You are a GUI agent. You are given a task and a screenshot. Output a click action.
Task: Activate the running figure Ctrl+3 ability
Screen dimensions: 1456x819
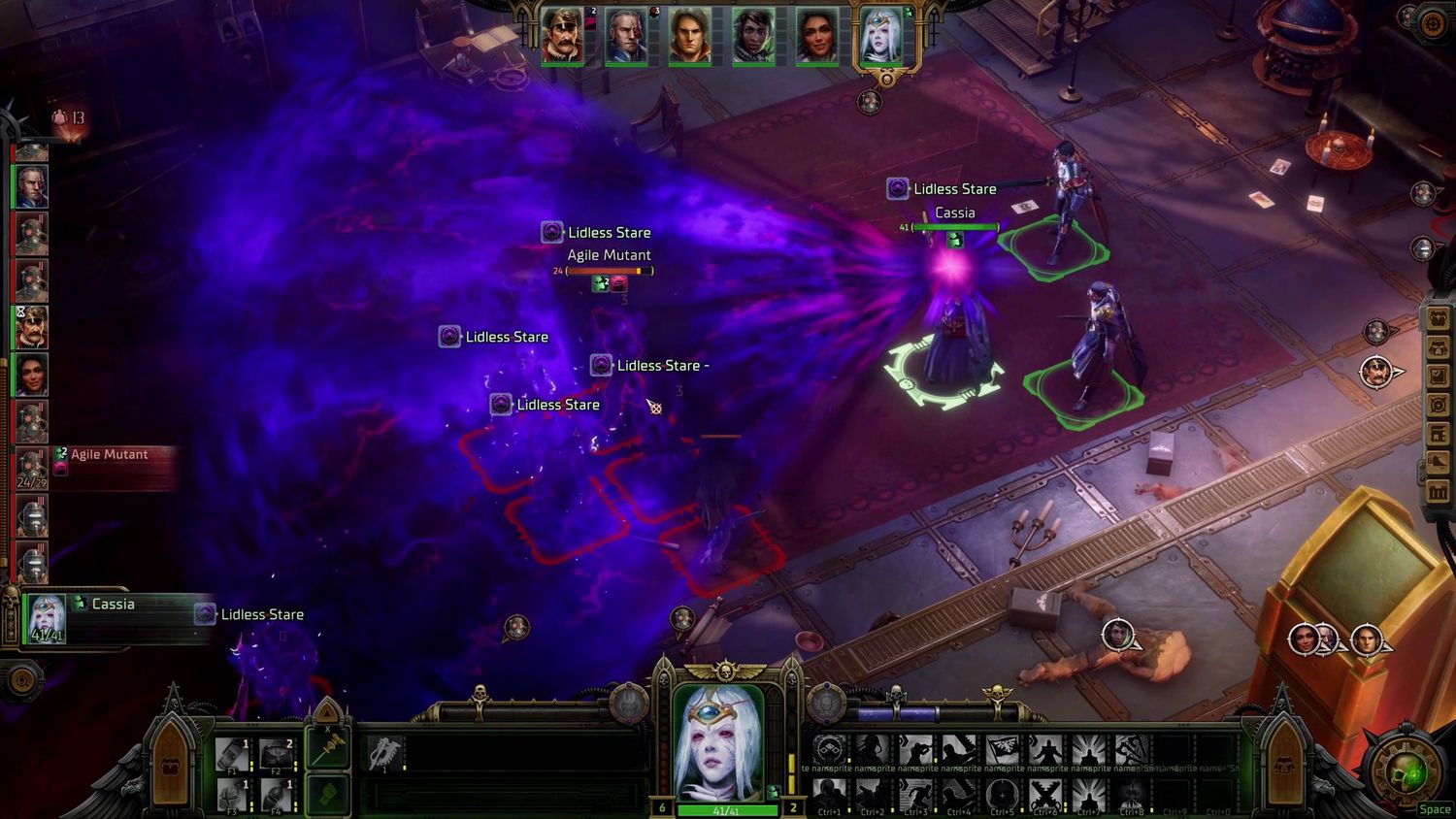pyautogui.click(x=914, y=796)
